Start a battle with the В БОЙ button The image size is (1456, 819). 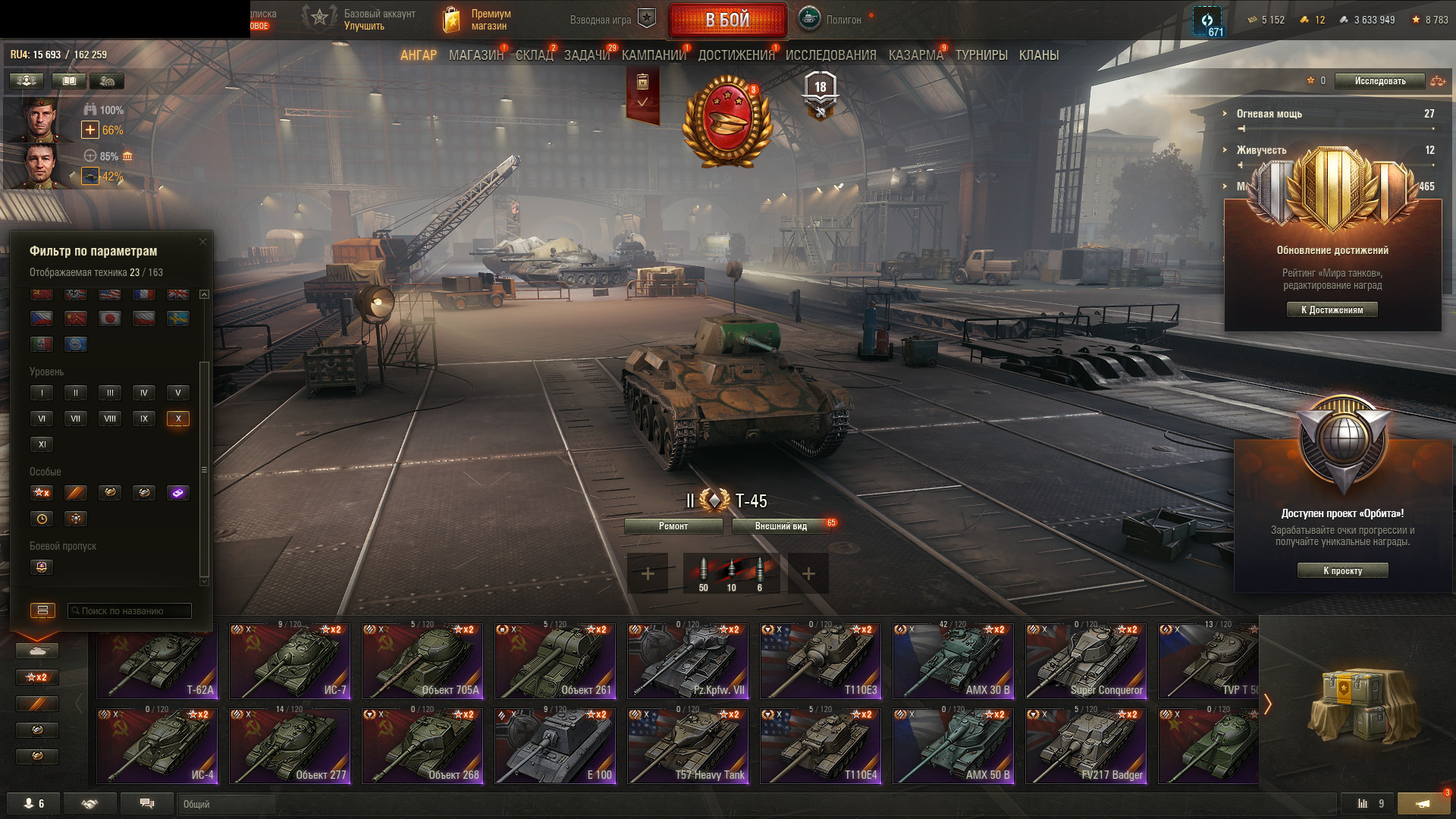pyautogui.click(x=727, y=20)
